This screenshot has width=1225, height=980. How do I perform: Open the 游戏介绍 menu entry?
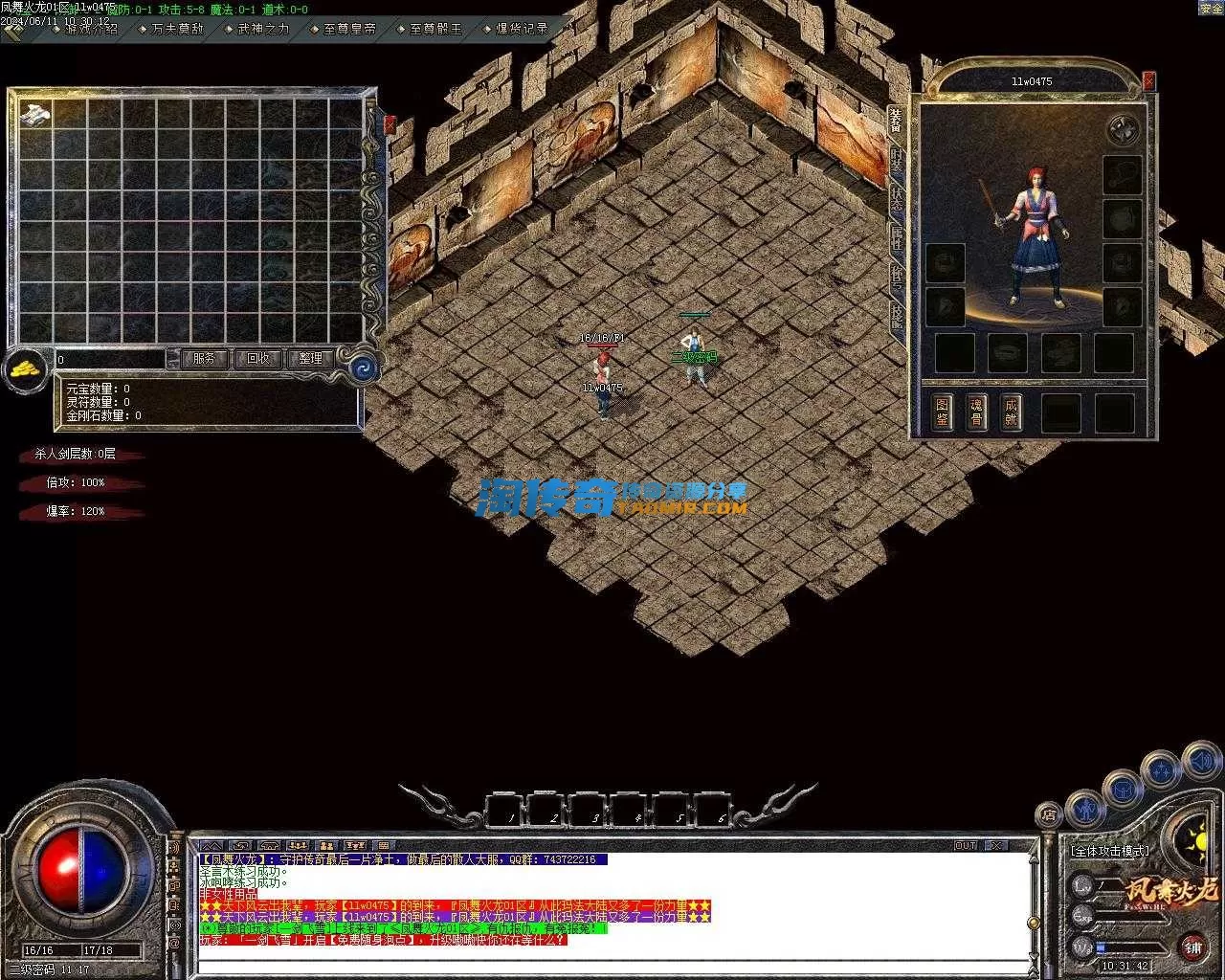[x=90, y=29]
